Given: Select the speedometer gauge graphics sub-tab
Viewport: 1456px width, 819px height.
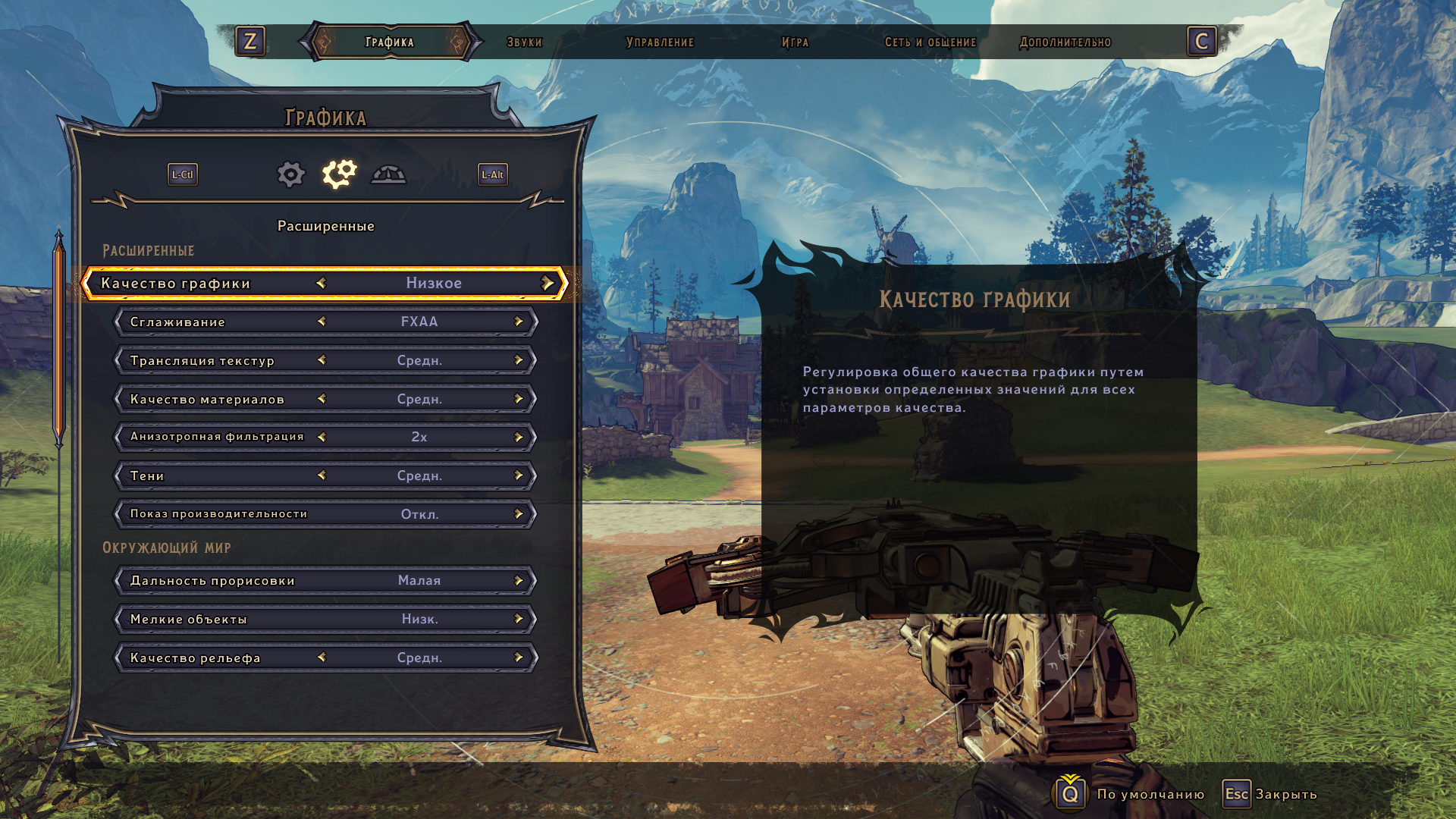Looking at the screenshot, I should click(388, 174).
